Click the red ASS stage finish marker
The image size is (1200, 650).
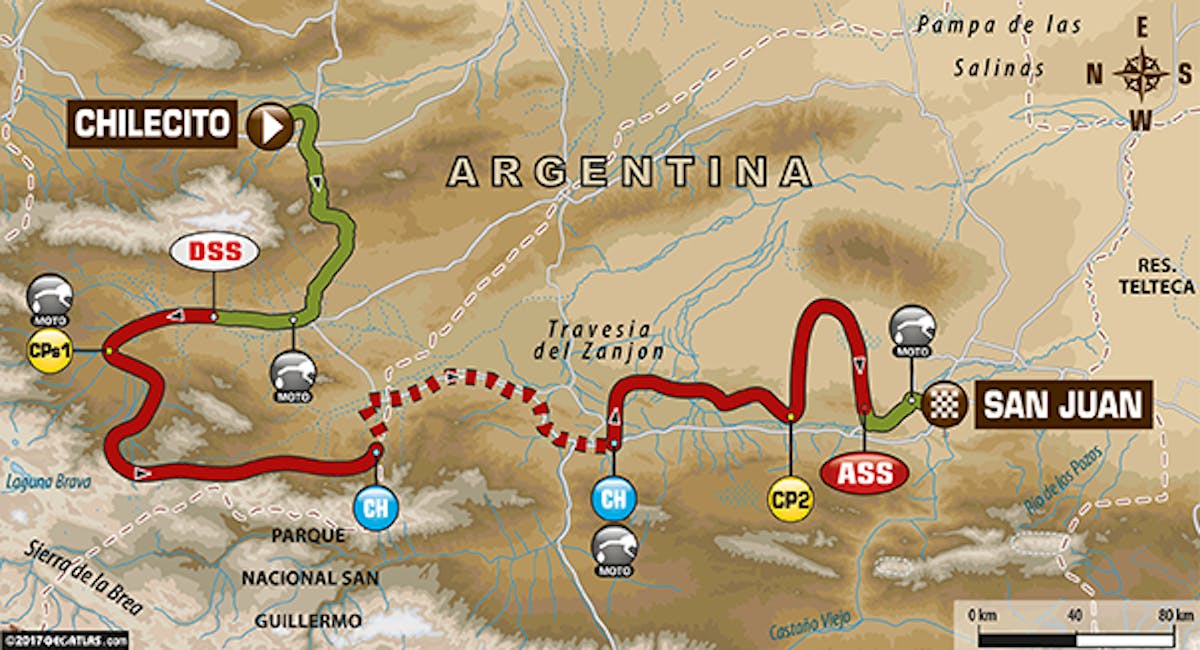(x=865, y=473)
